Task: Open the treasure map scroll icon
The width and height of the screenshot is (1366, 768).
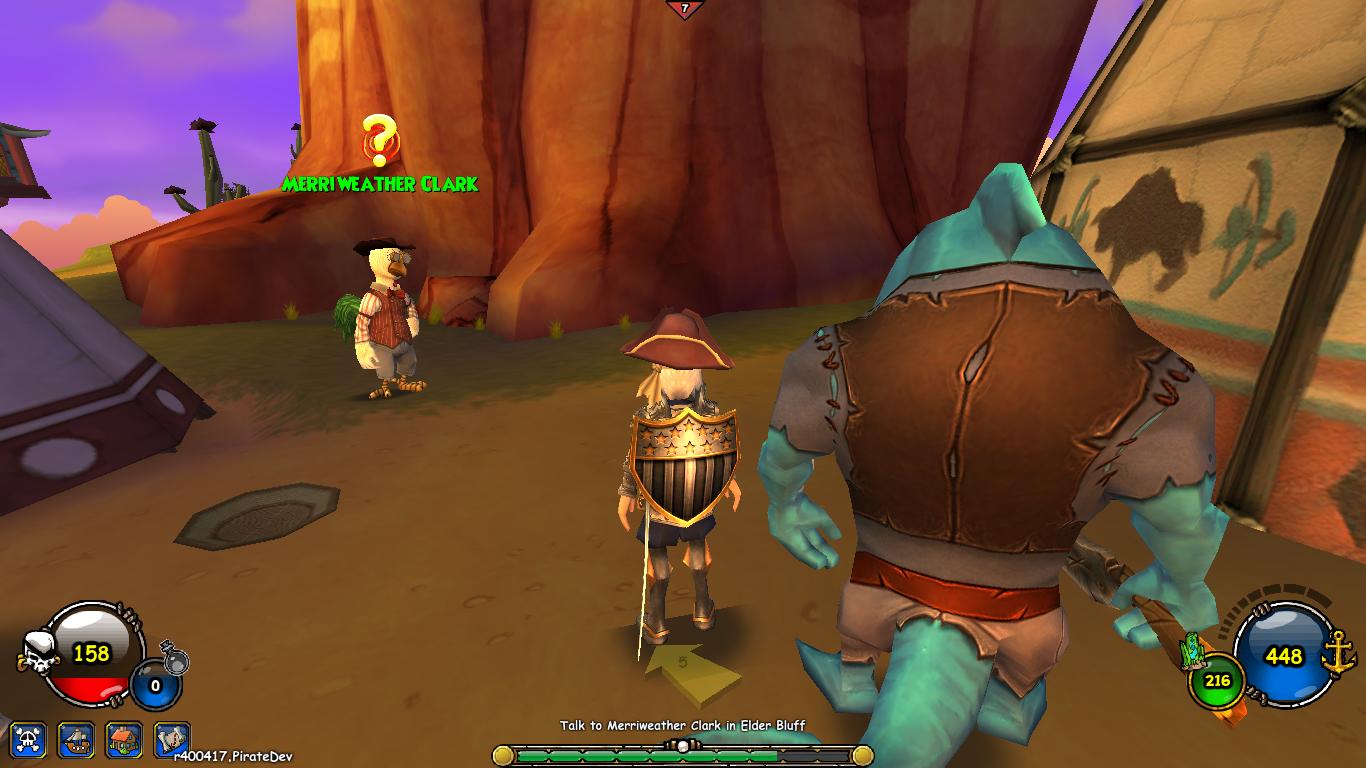Action: coord(172,739)
